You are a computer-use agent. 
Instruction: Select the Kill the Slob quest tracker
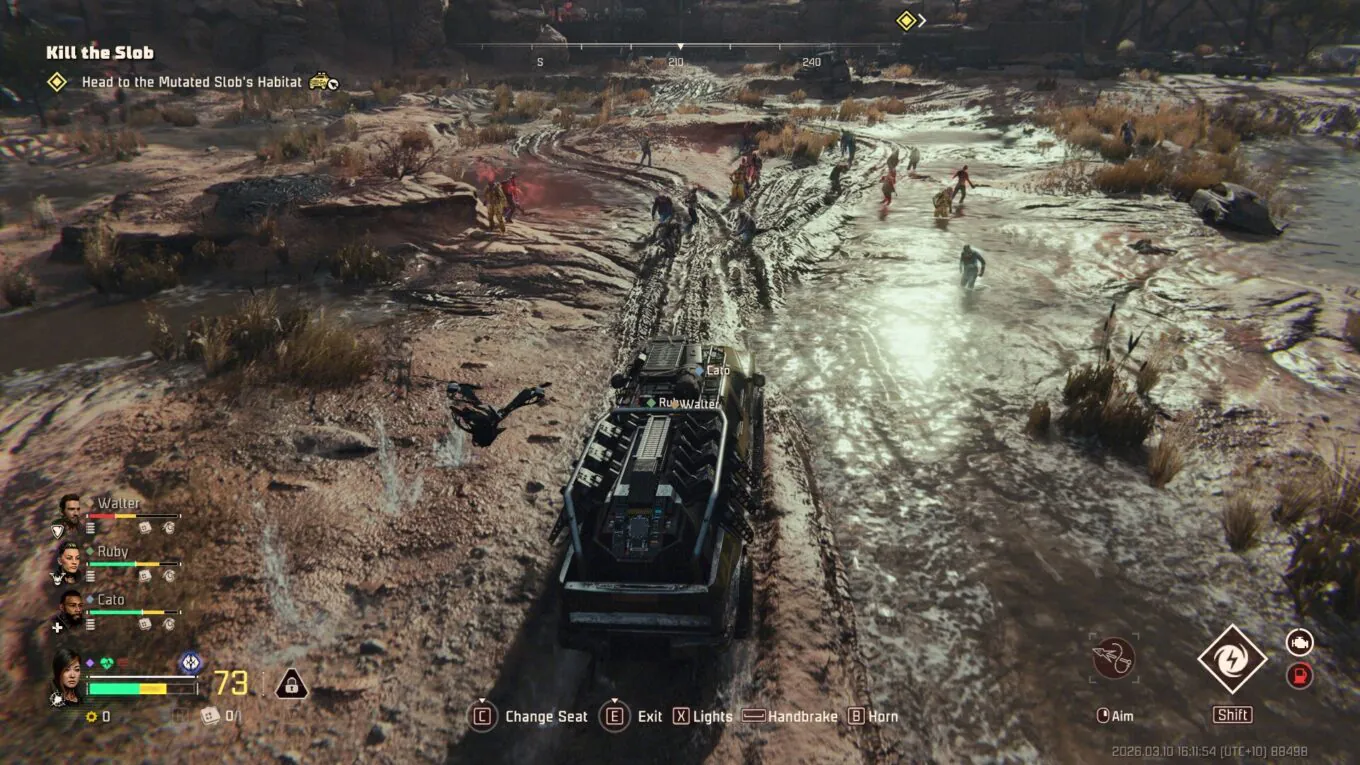tap(100, 52)
